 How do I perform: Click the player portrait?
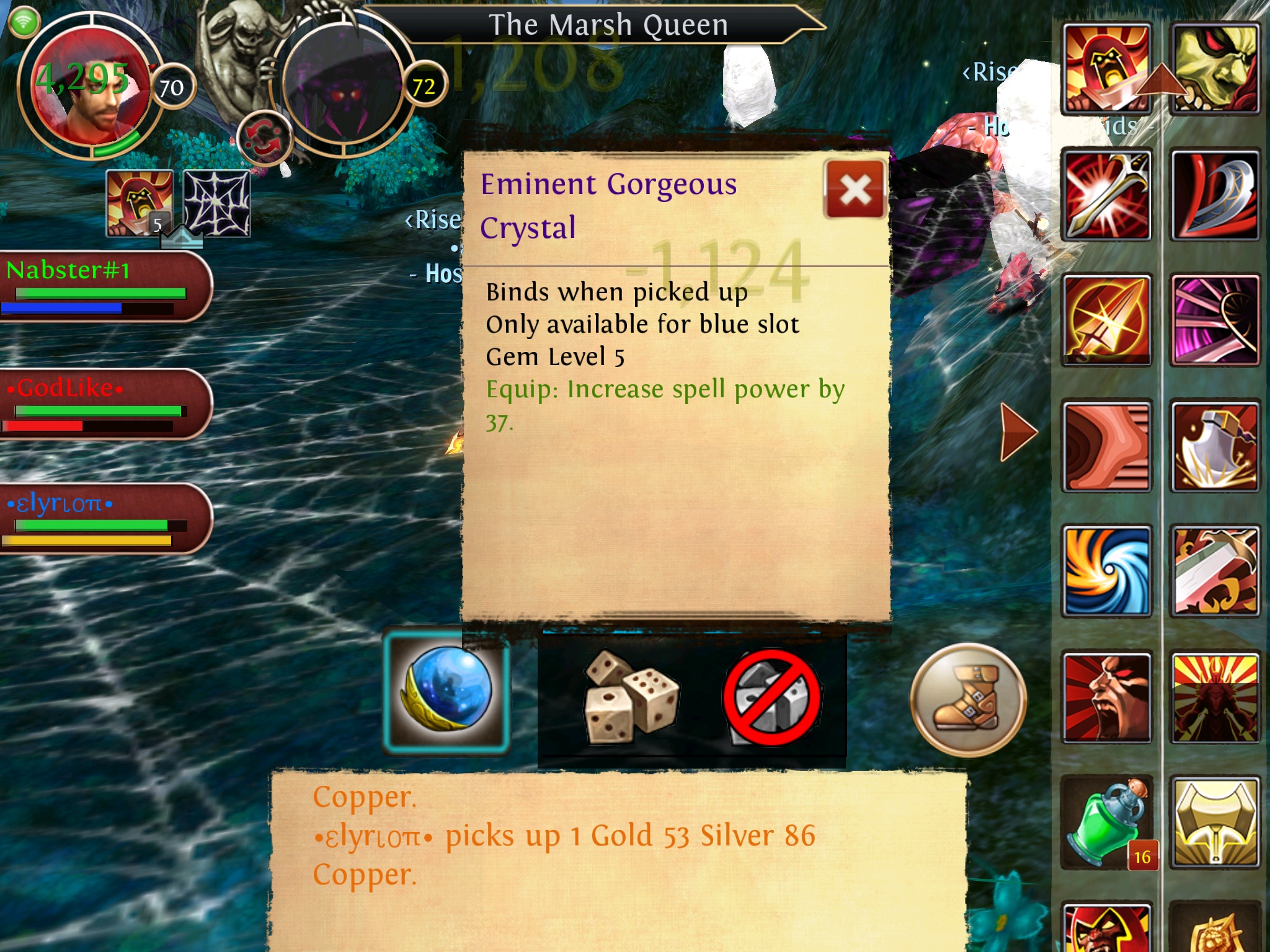pos(87,87)
